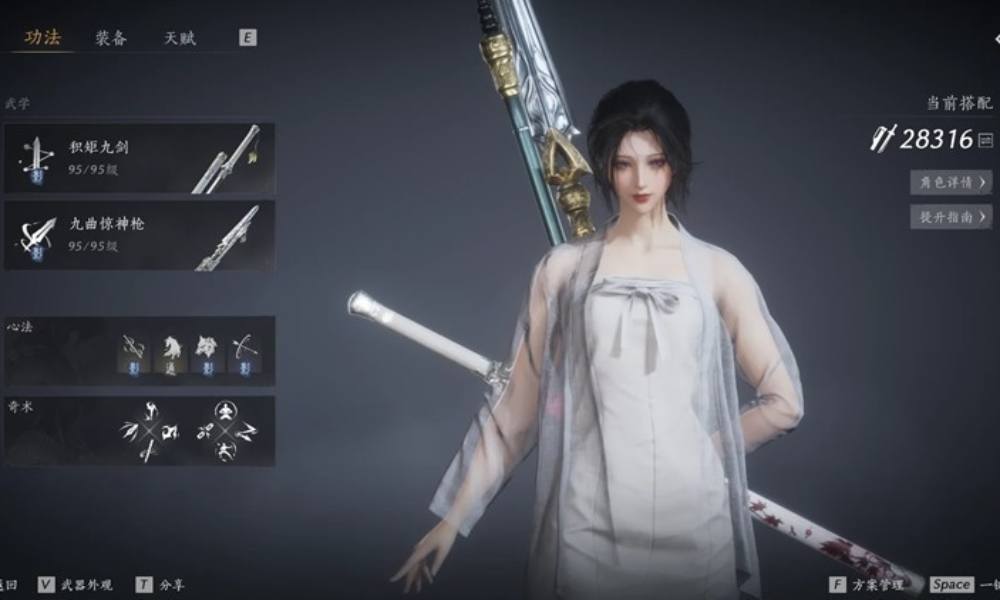Viewport: 1000px width, 600px height.
Task: Switch to the 装备 equipment tab
Action: [x=110, y=38]
